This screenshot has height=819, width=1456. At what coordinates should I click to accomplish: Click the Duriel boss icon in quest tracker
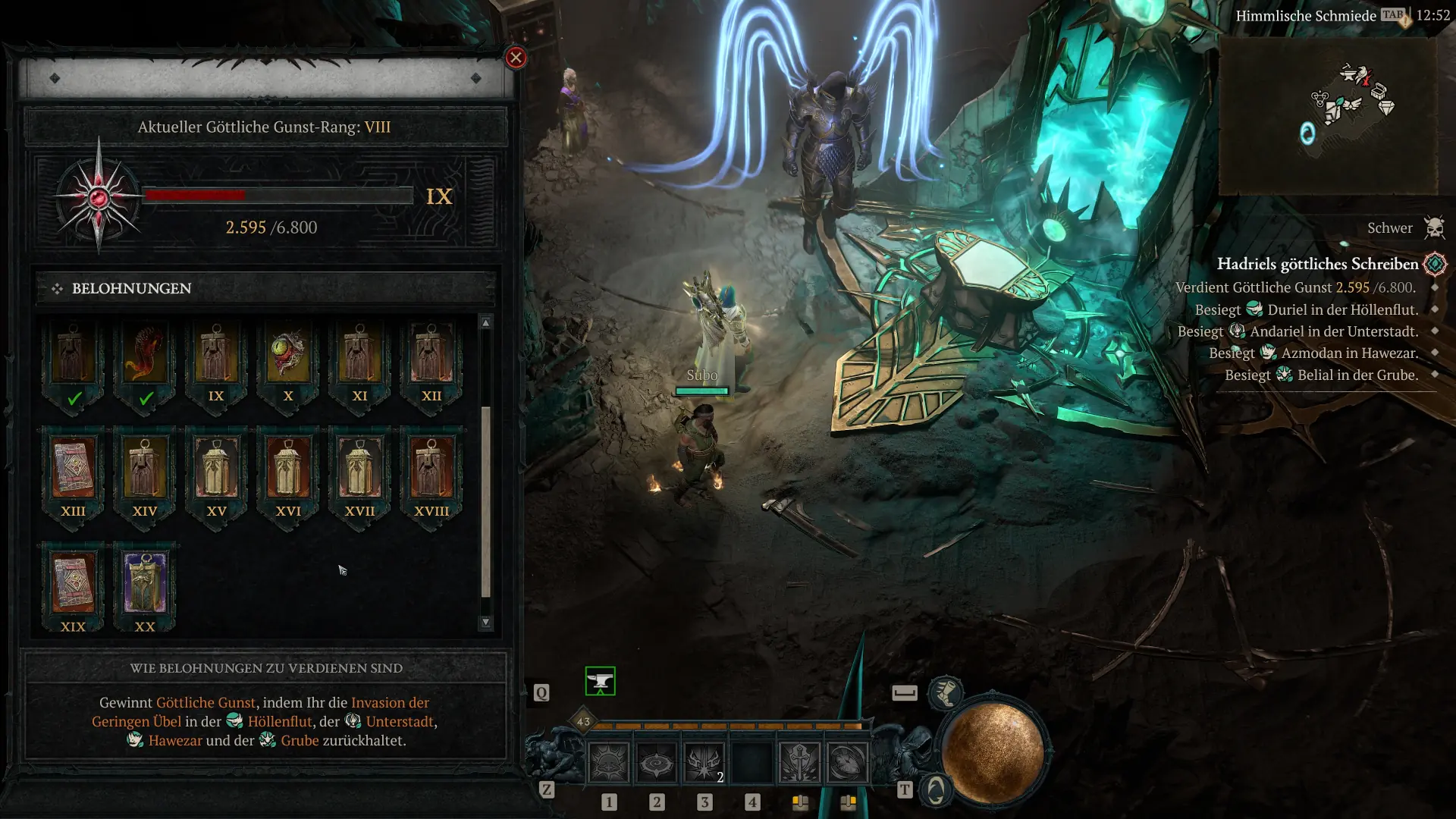[1256, 309]
